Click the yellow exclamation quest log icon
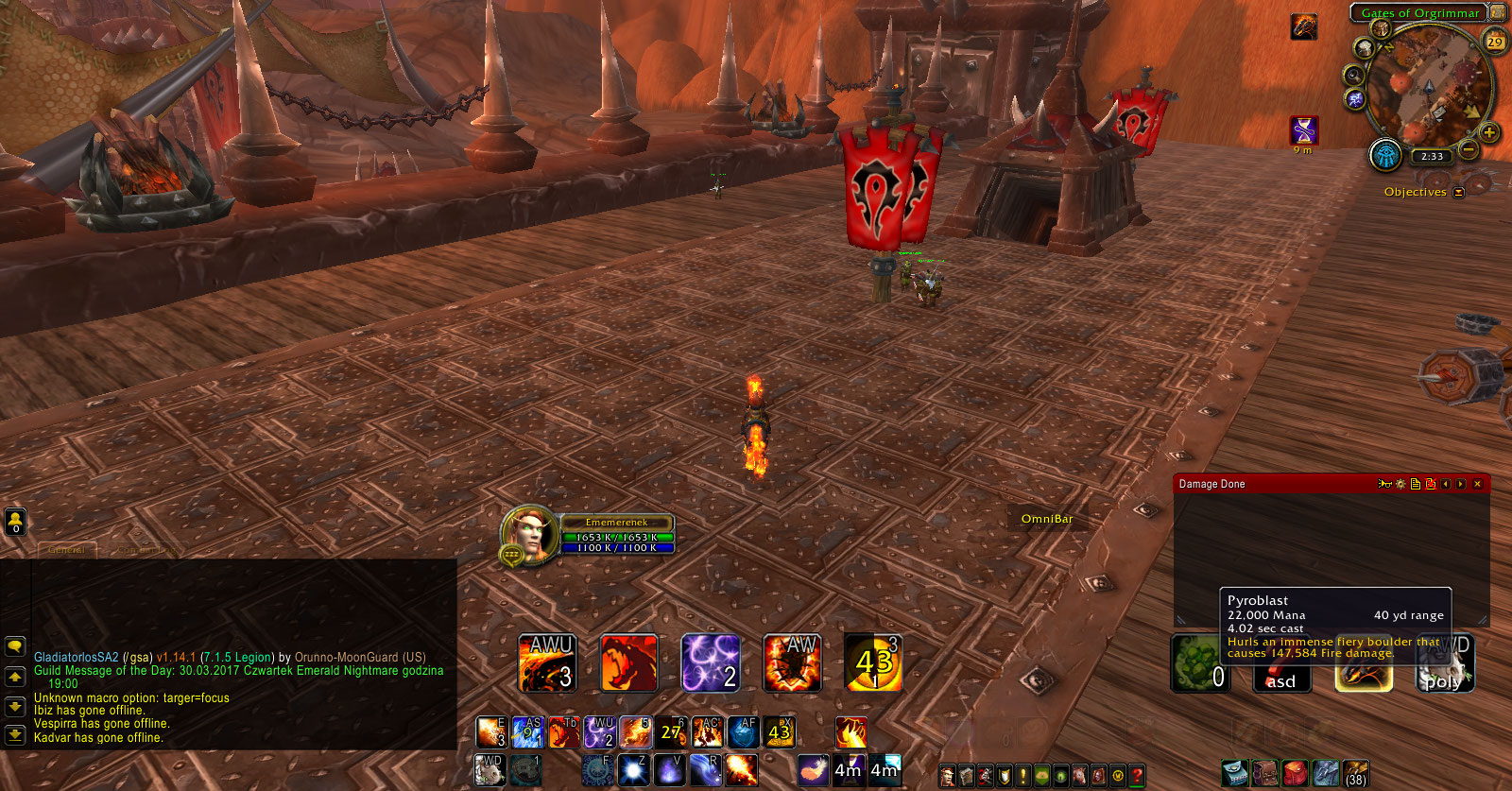1512x791 pixels. point(1022,776)
